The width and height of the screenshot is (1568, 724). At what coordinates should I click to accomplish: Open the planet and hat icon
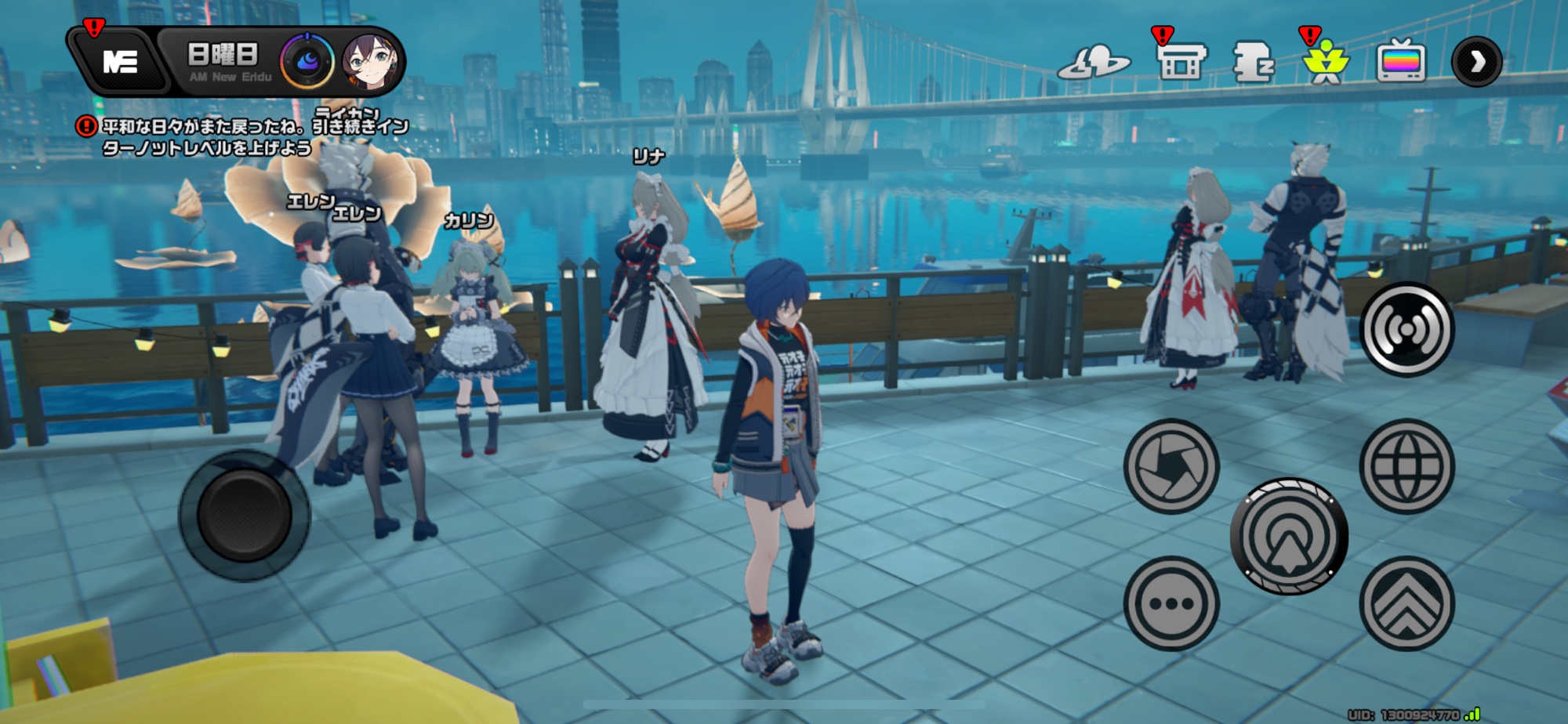click(x=1094, y=63)
